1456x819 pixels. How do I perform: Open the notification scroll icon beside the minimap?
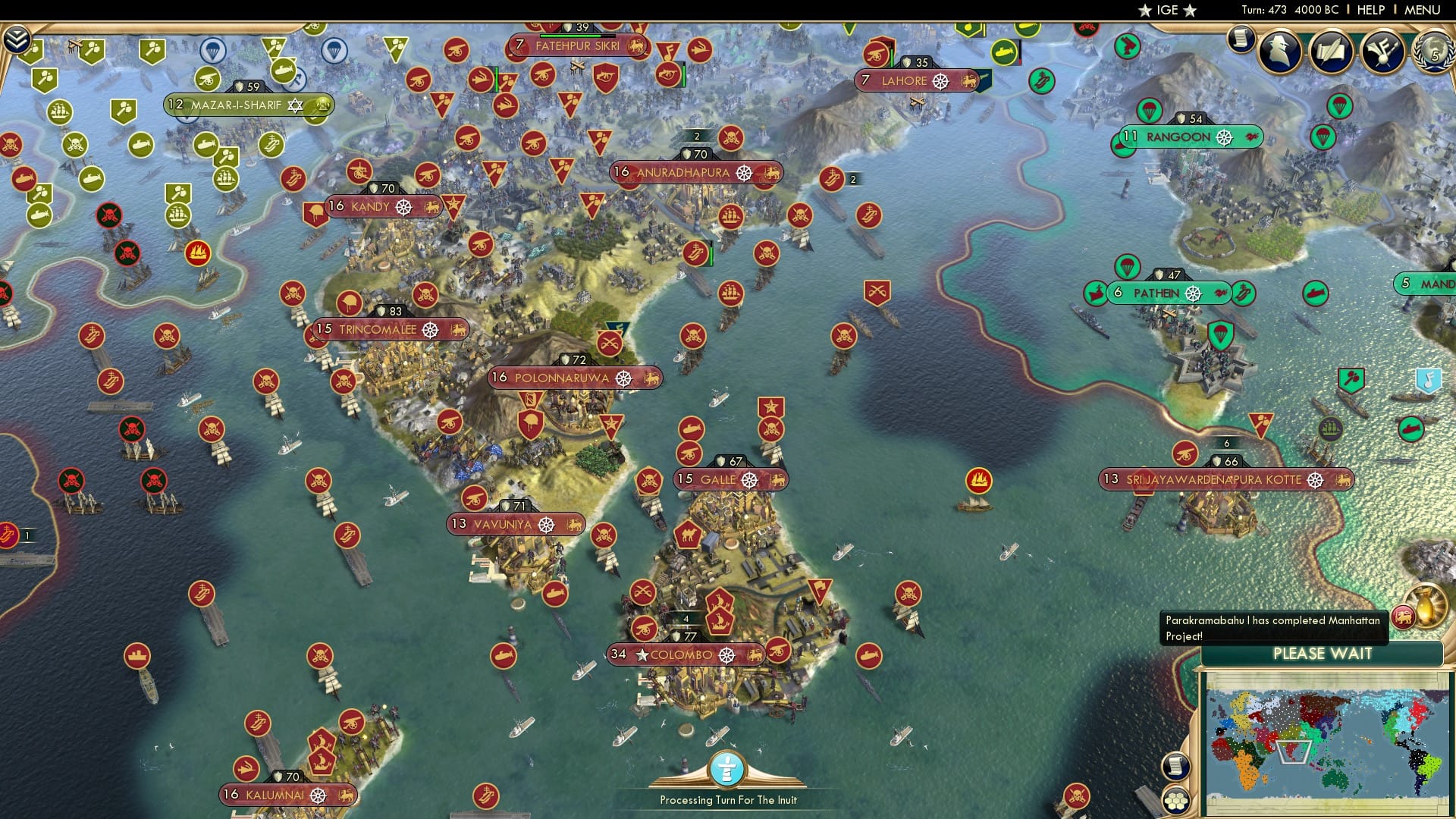[x=1175, y=766]
